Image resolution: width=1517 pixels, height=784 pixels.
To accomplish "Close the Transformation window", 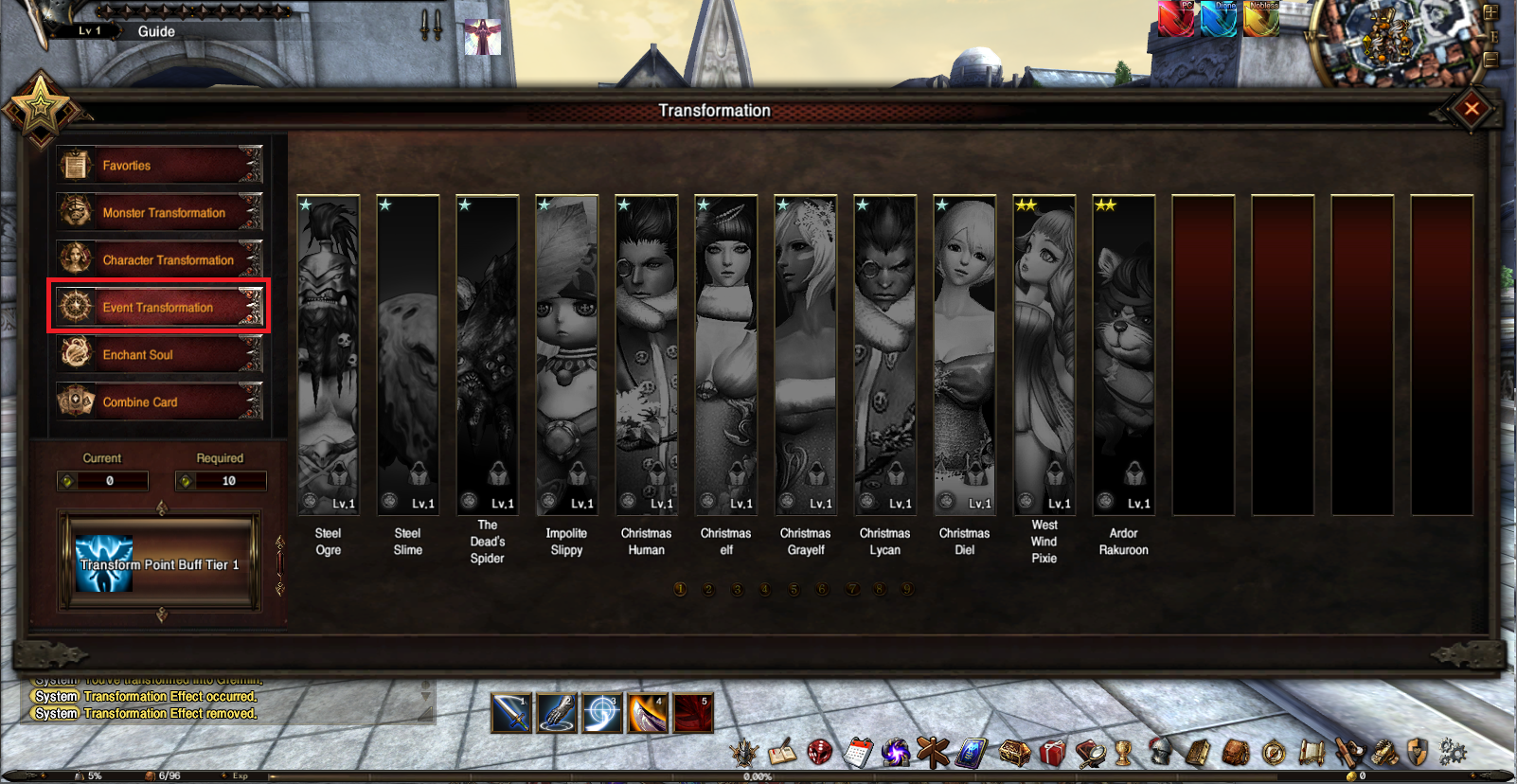I will tap(1471, 109).
